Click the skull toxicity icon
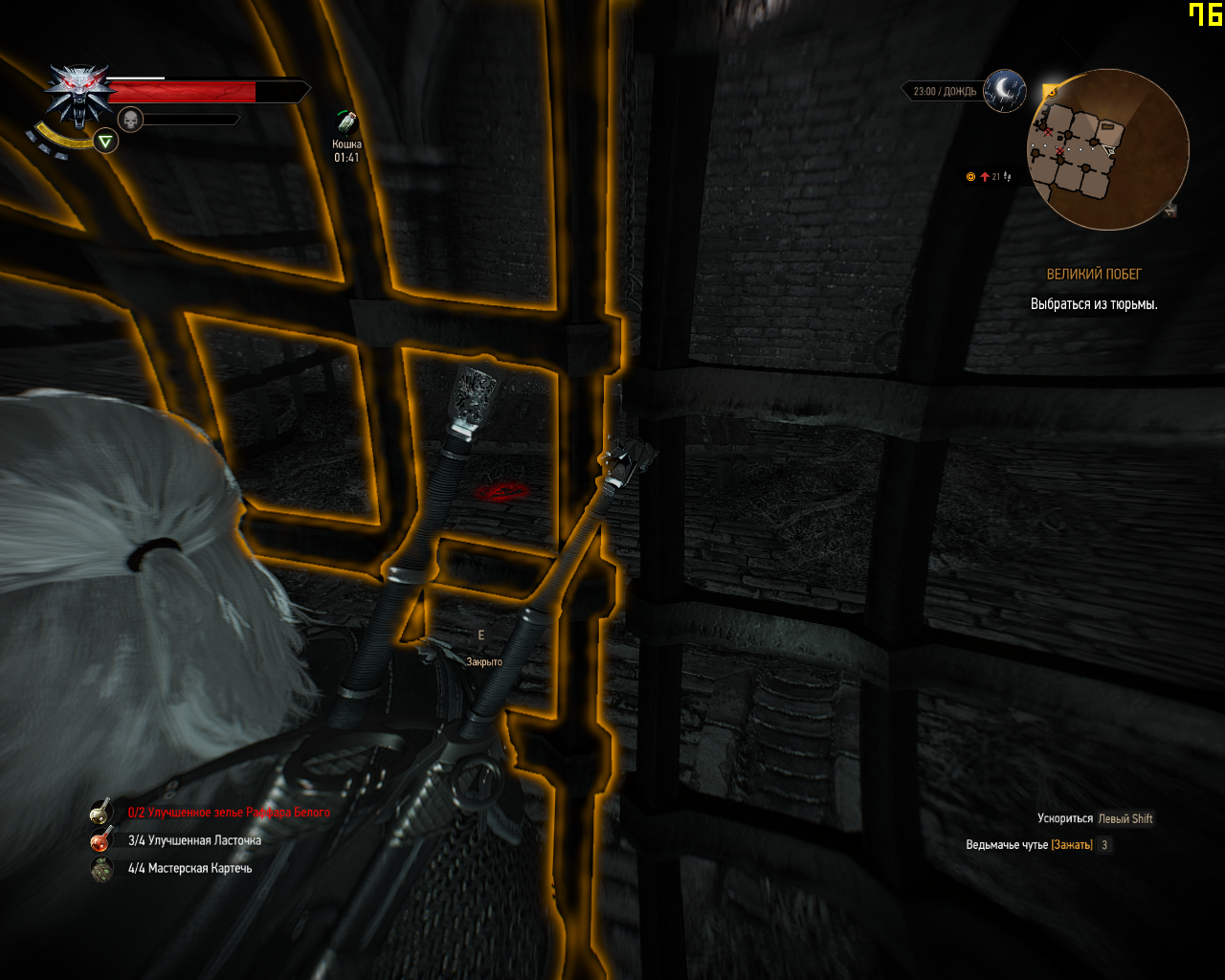Image resolution: width=1225 pixels, height=980 pixels. [x=131, y=120]
